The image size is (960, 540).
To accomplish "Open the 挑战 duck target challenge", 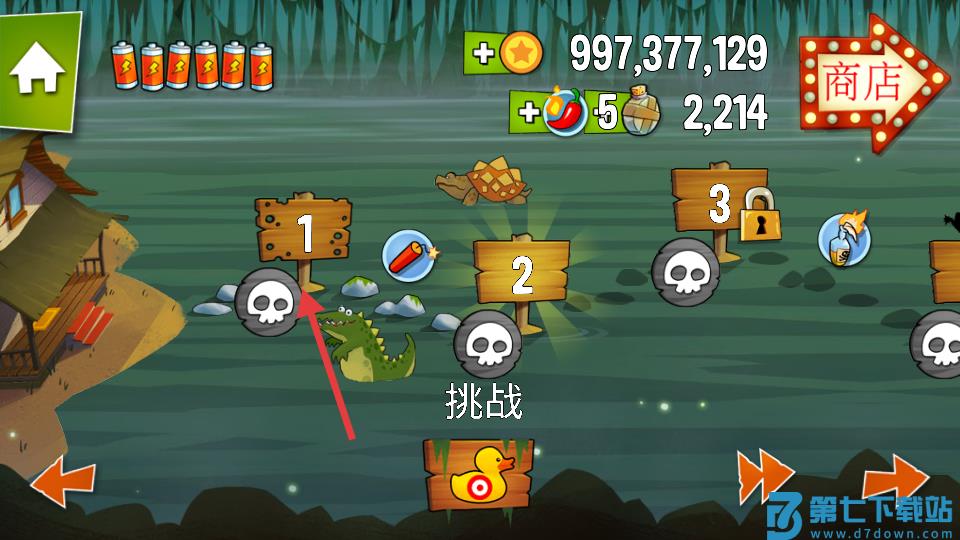I will [477, 472].
